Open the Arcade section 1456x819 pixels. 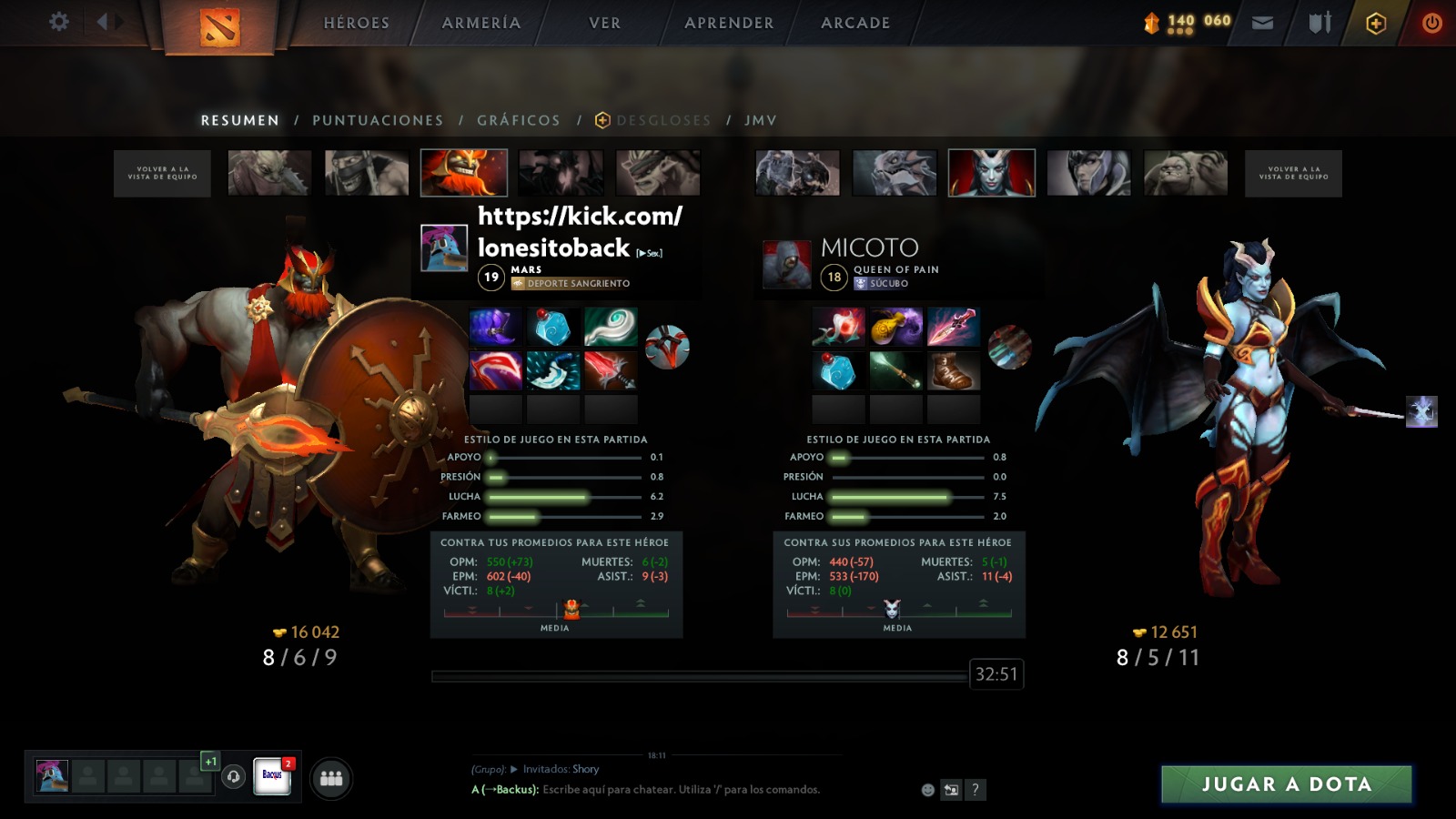(x=855, y=23)
